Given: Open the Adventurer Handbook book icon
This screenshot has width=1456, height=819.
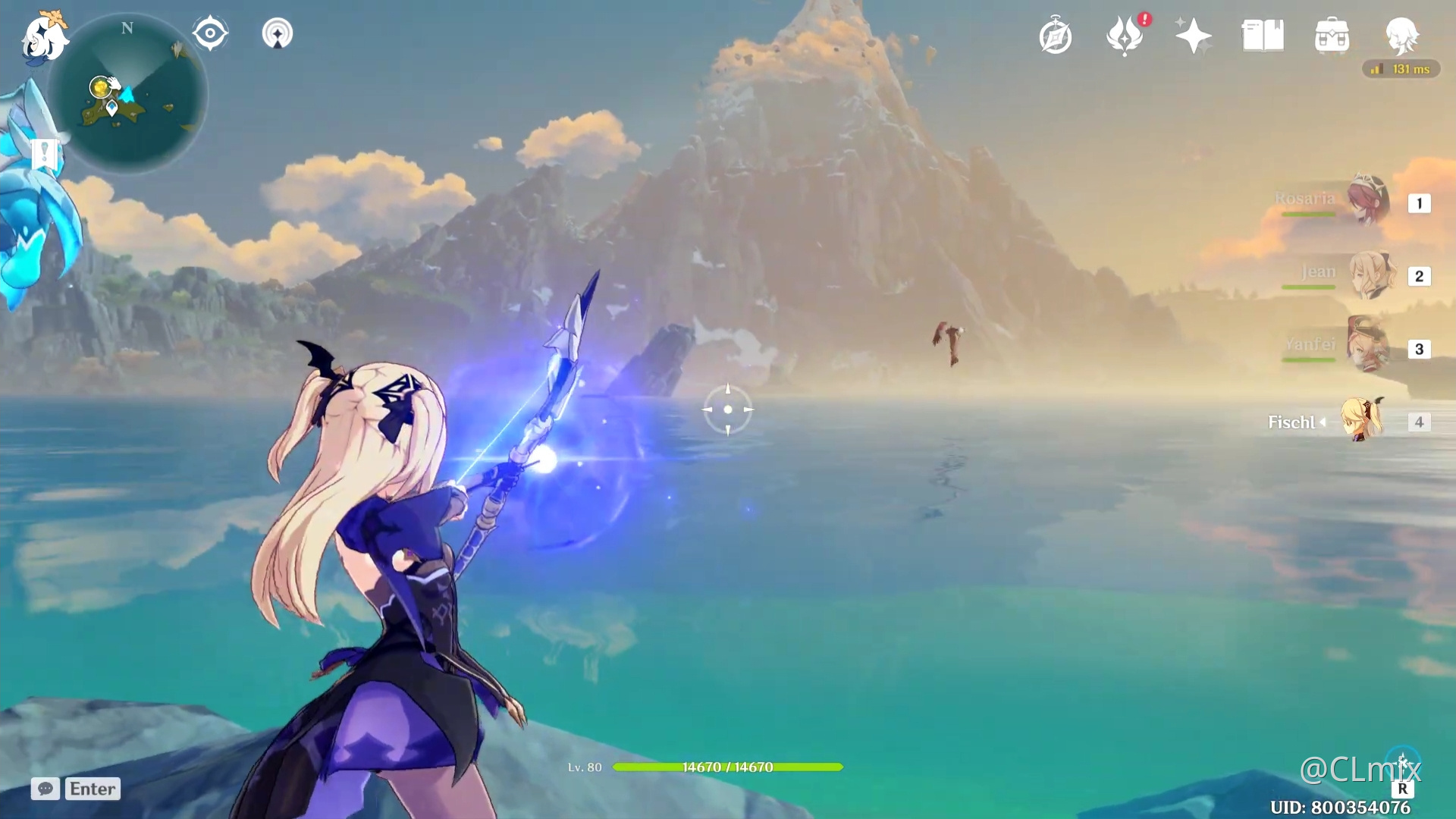Looking at the screenshot, I should (1263, 36).
